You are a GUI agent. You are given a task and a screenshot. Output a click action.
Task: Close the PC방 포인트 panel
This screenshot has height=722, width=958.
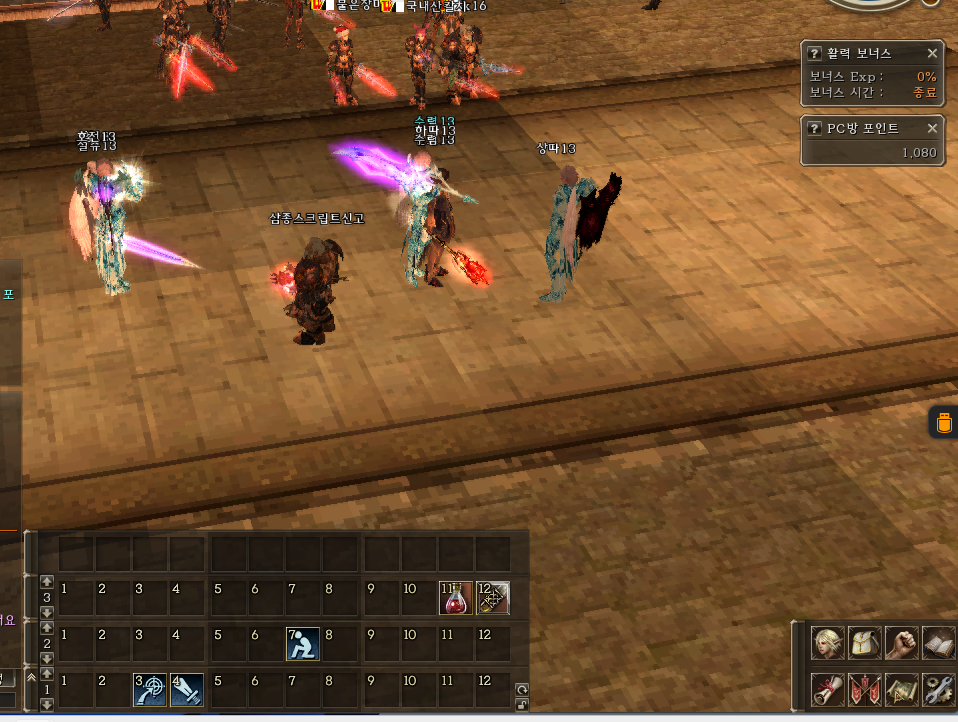(x=932, y=128)
